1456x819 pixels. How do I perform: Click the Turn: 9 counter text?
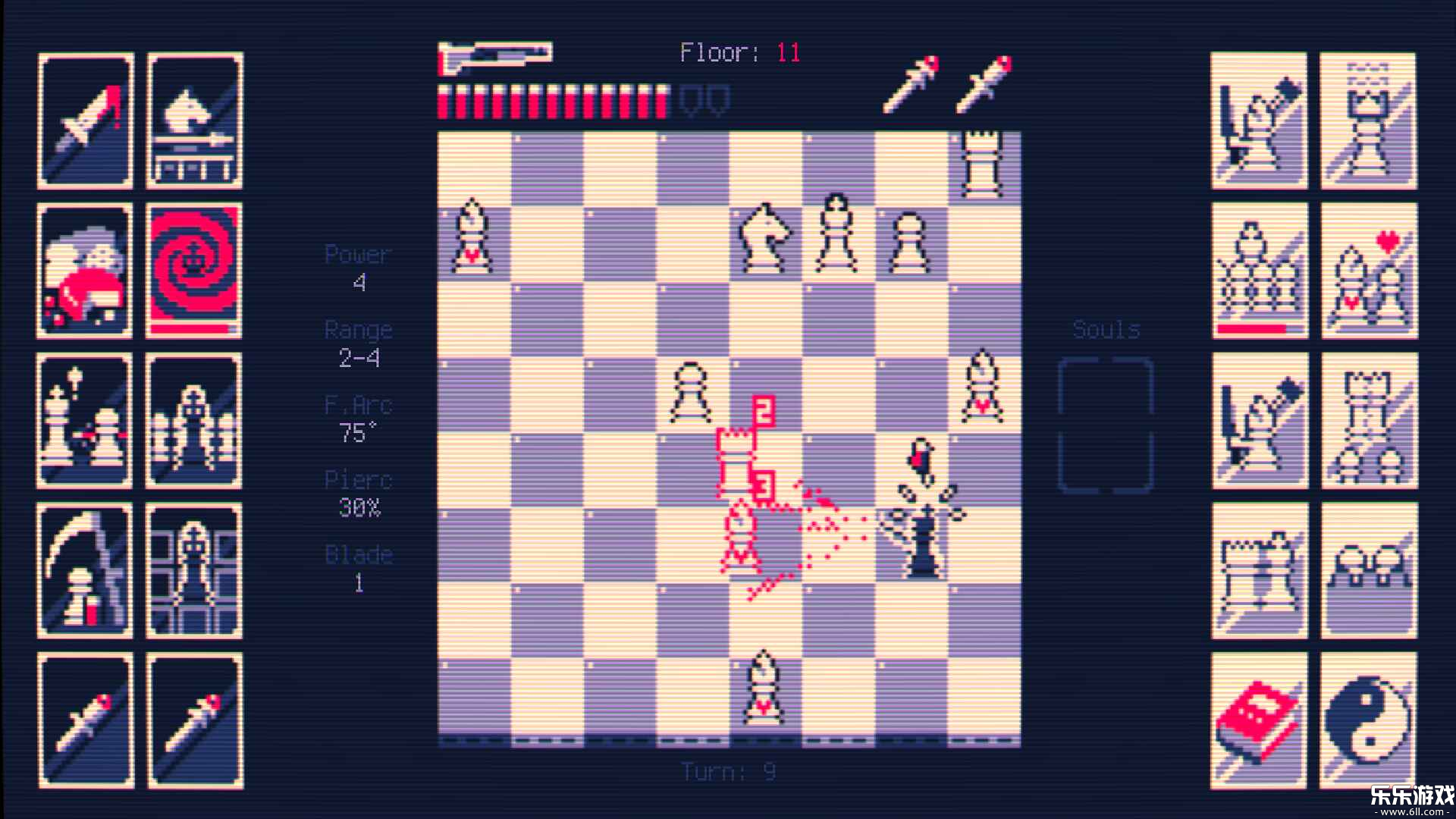tap(726, 770)
